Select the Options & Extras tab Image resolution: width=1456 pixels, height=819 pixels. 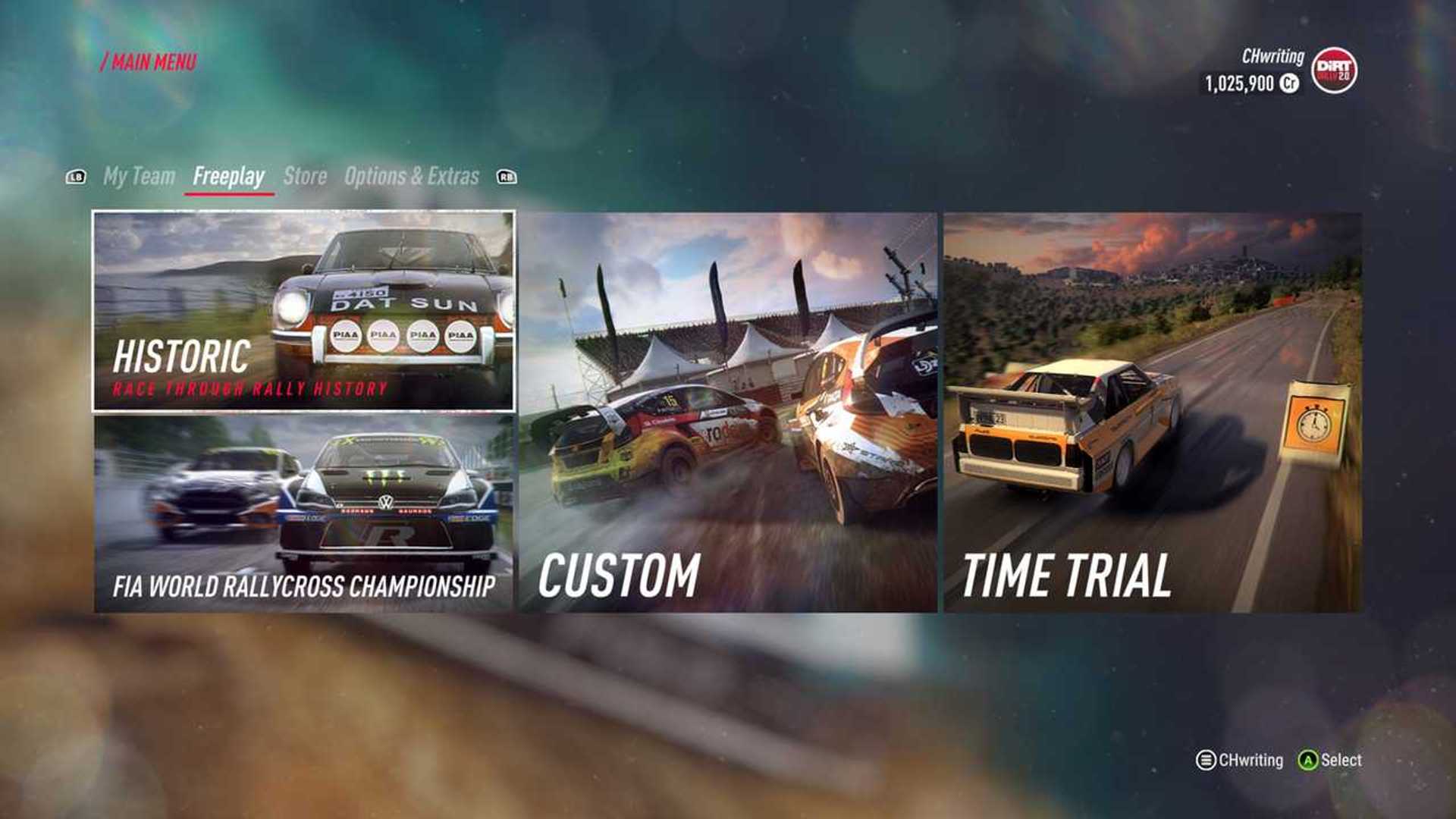[410, 175]
